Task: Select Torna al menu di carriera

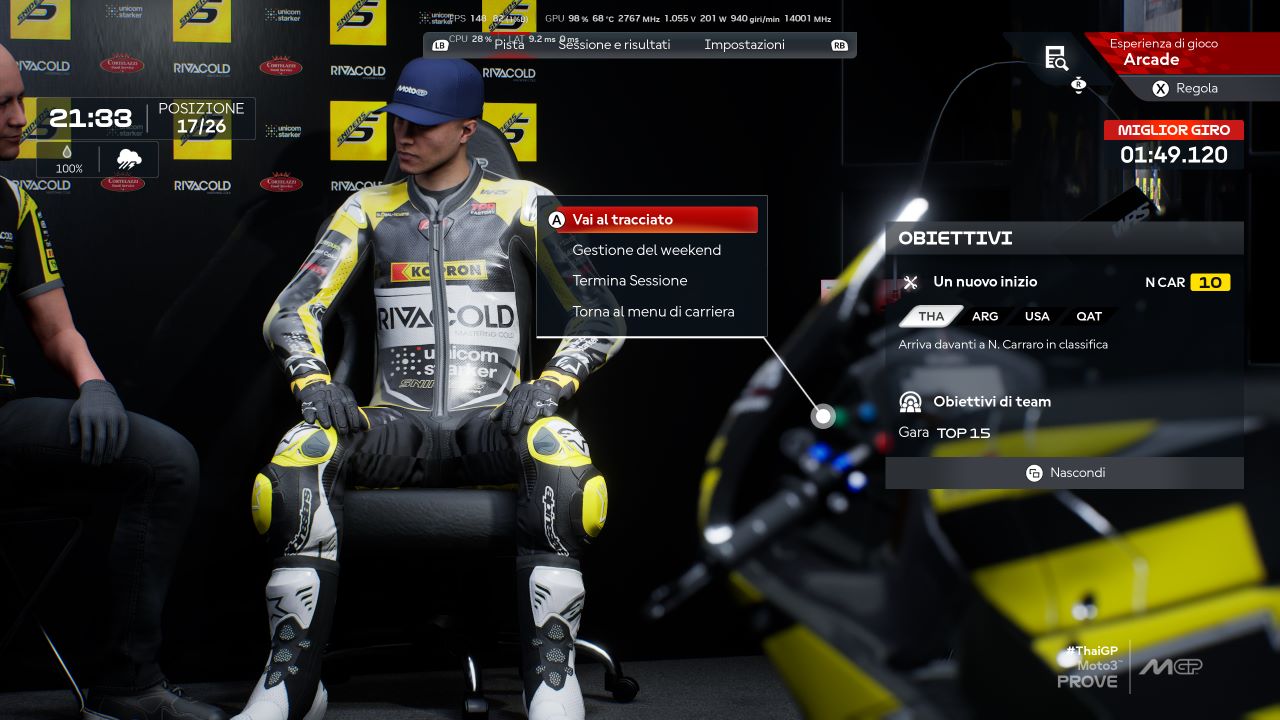Action: 653,312
